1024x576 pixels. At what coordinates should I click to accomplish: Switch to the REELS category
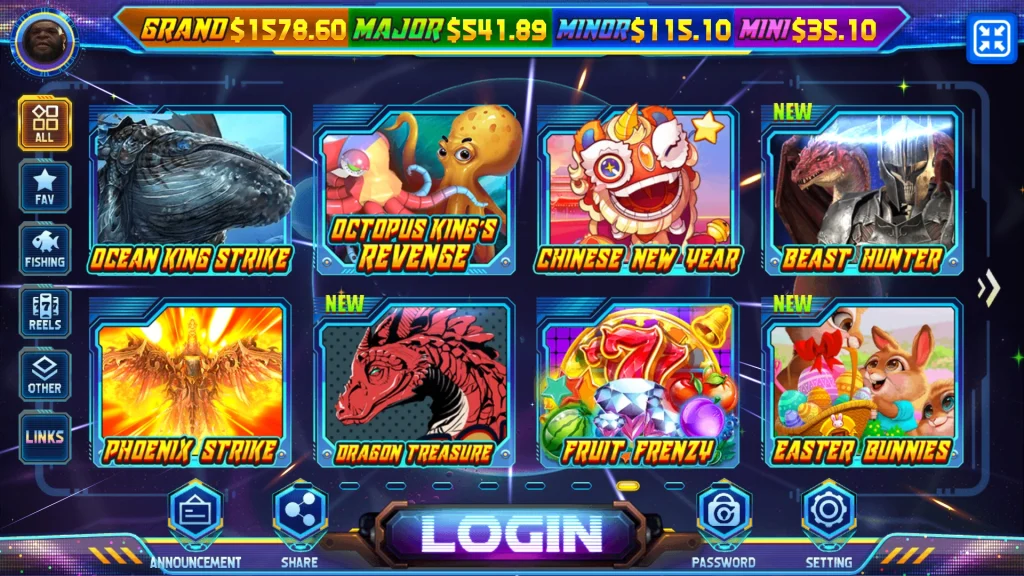coord(45,312)
